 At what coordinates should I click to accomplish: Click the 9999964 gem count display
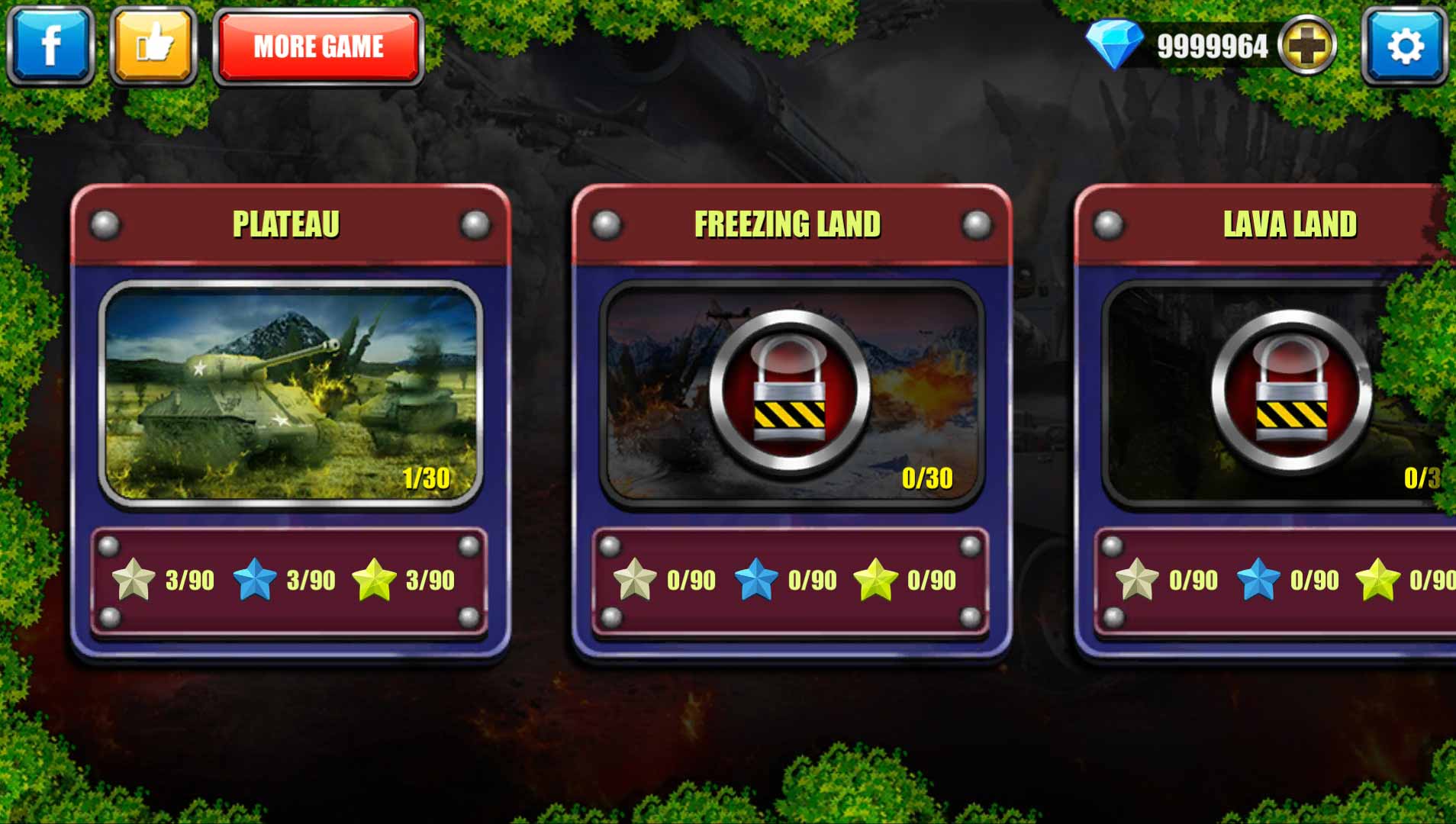click(1212, 46)
